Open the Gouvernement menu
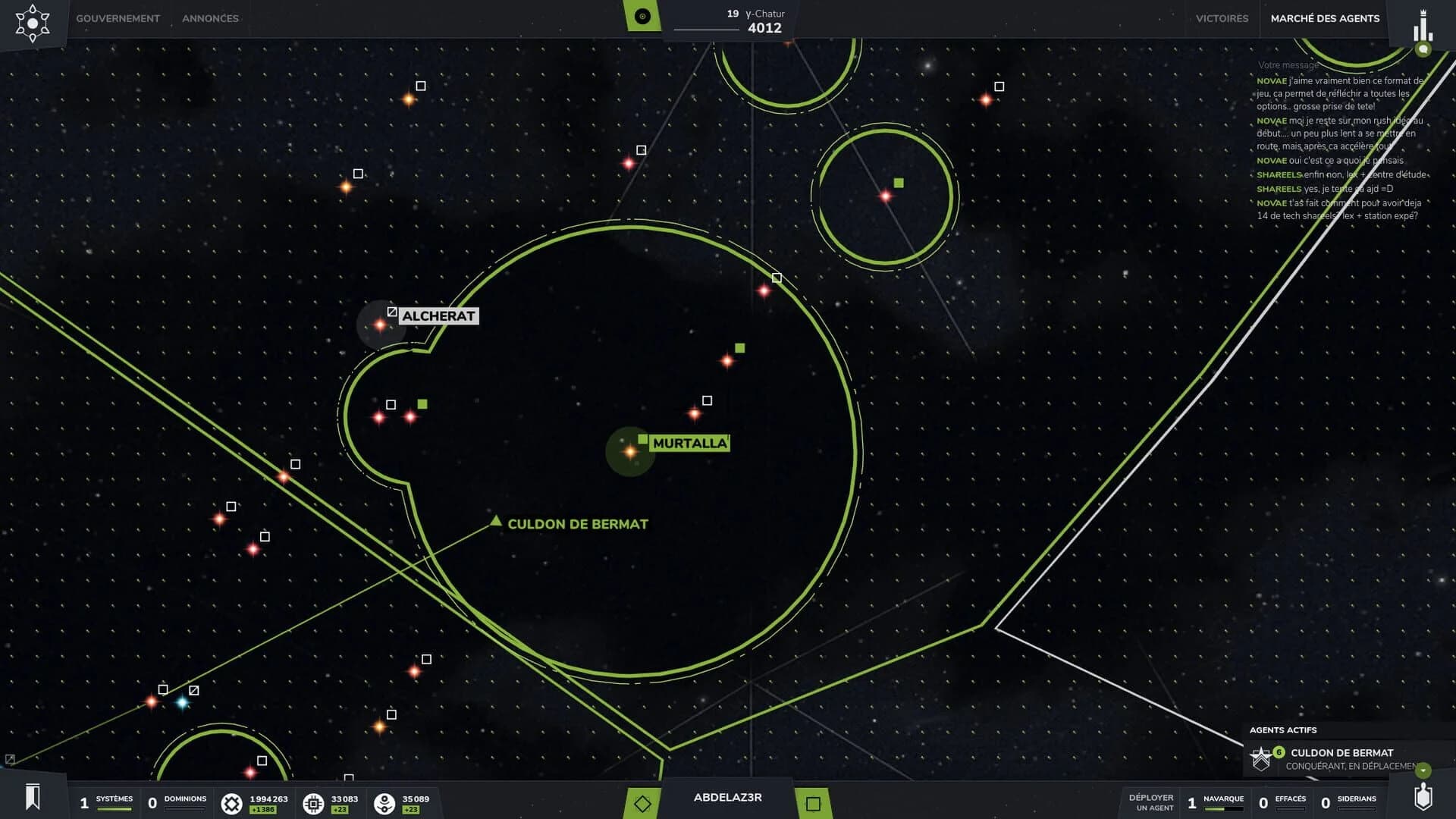 (118, 18)
